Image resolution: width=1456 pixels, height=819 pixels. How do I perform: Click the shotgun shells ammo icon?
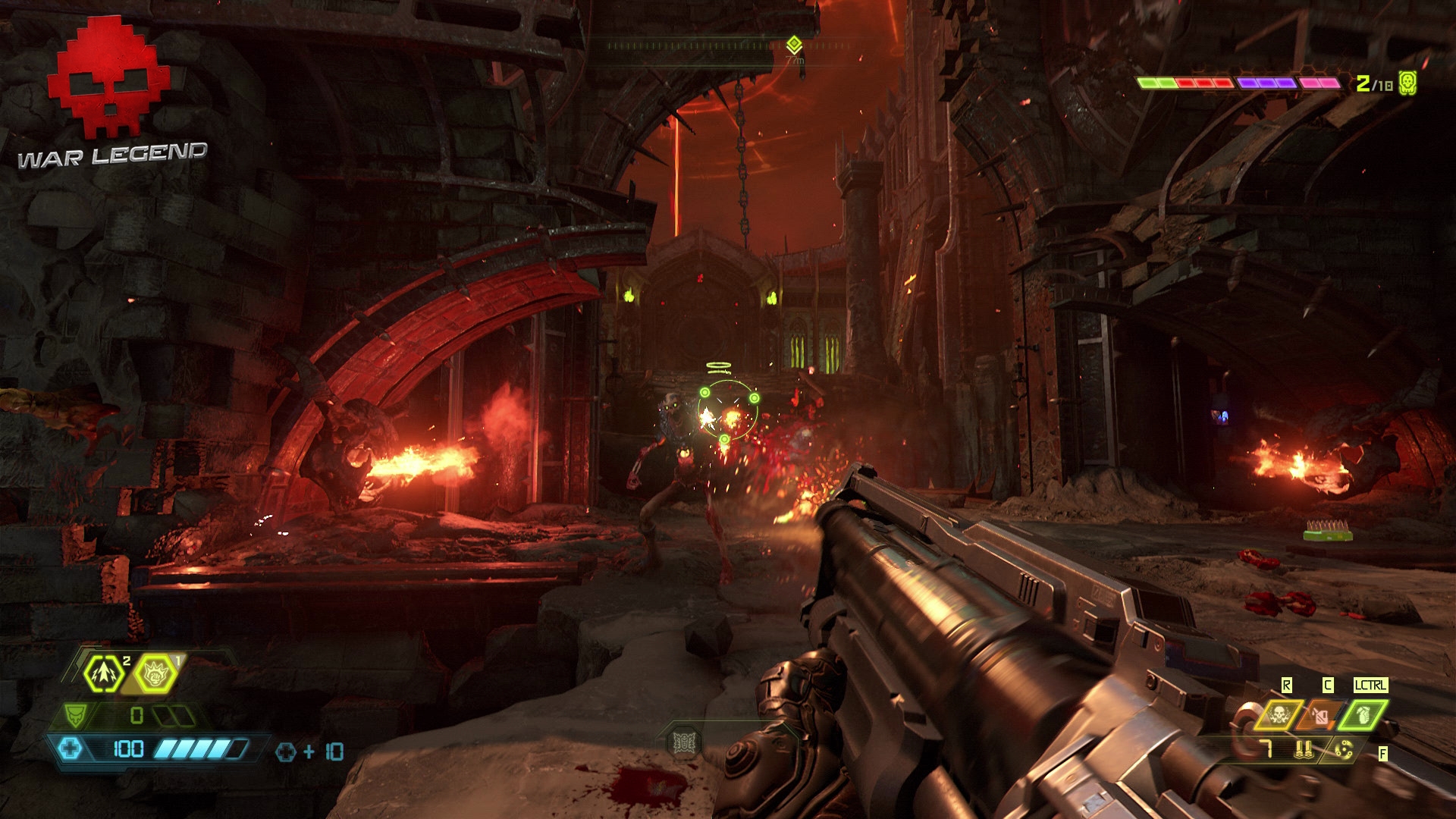pyautogui.click(x=1304, y=751)
